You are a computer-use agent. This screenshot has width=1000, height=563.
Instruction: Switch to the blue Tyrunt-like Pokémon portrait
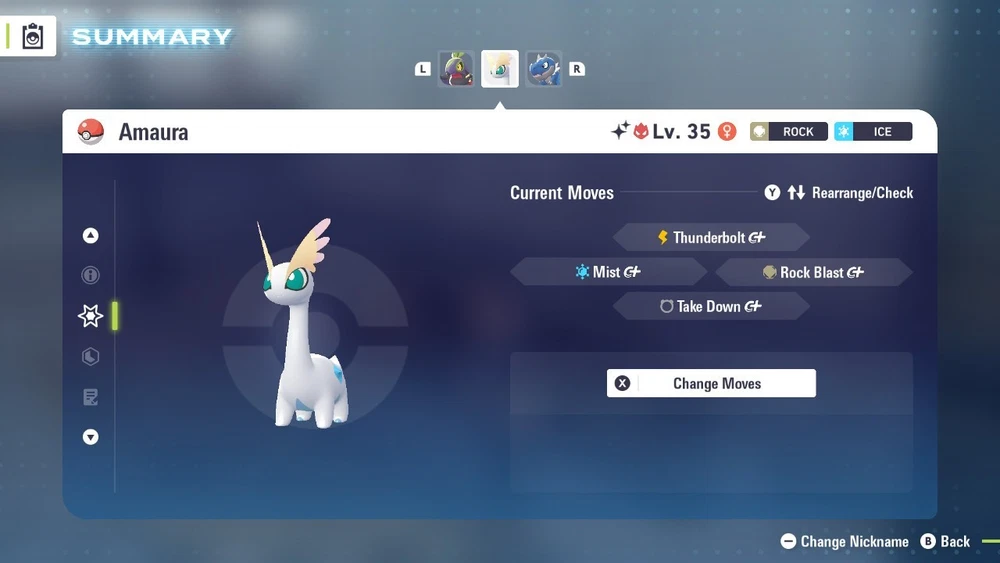544,69
